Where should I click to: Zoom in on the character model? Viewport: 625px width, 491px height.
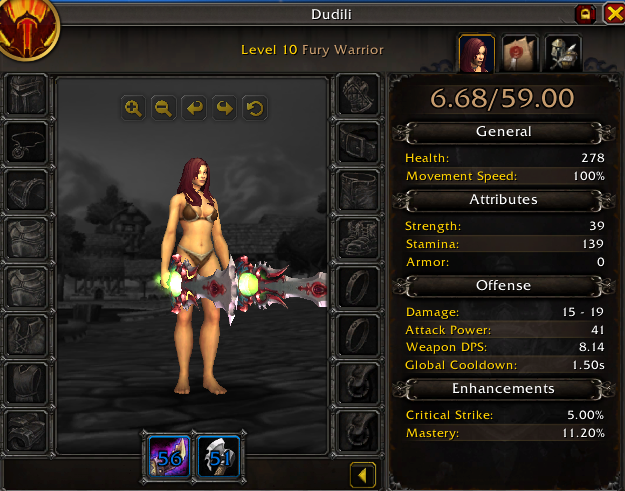tap(133, 108)
